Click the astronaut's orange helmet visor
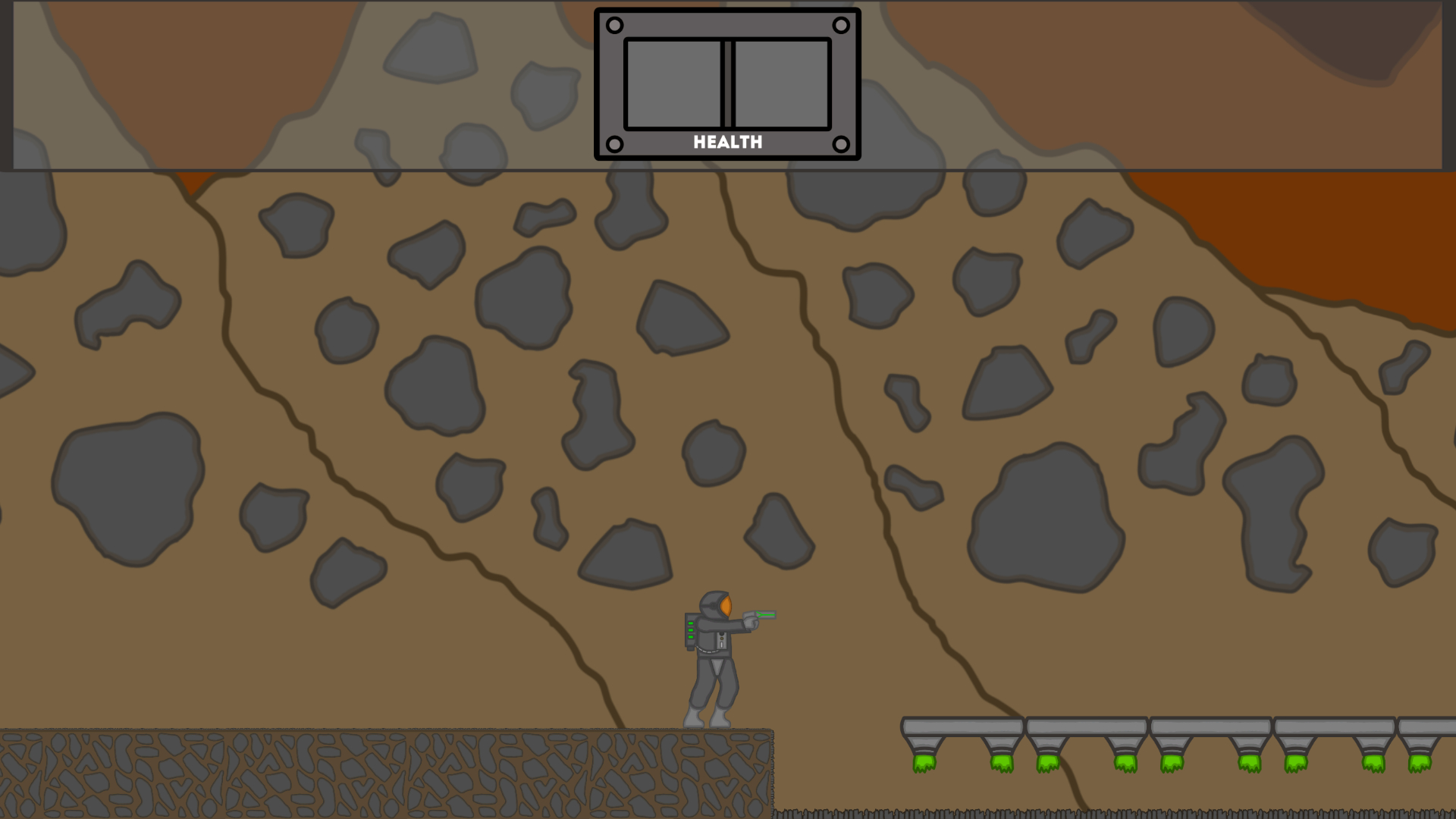1456x819 pixels. (x=725, y=604)
